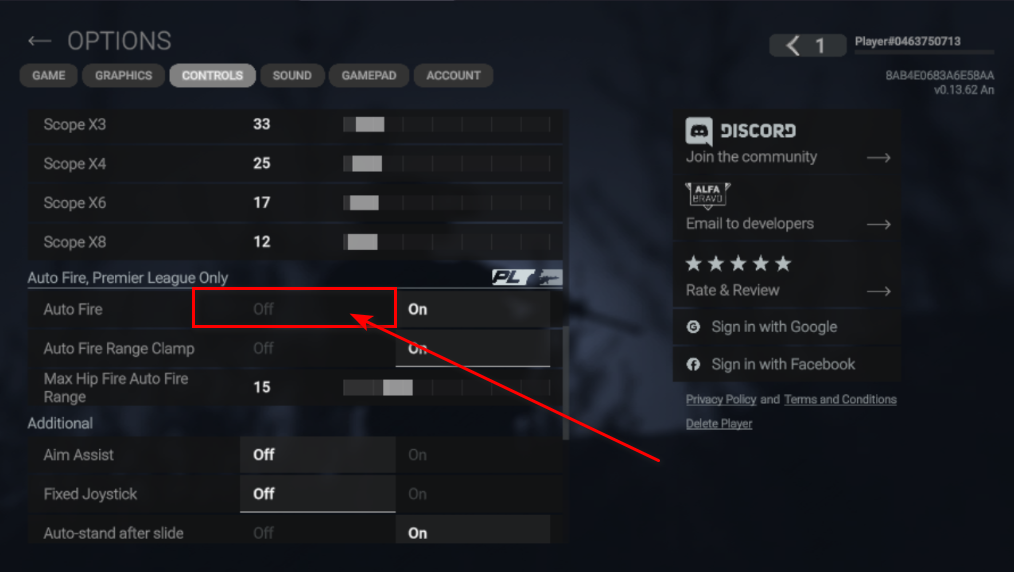Screen dimensions: 1014x572
Task: Select the Account tab
Action: pyautogui.click(x=453, y=75)
